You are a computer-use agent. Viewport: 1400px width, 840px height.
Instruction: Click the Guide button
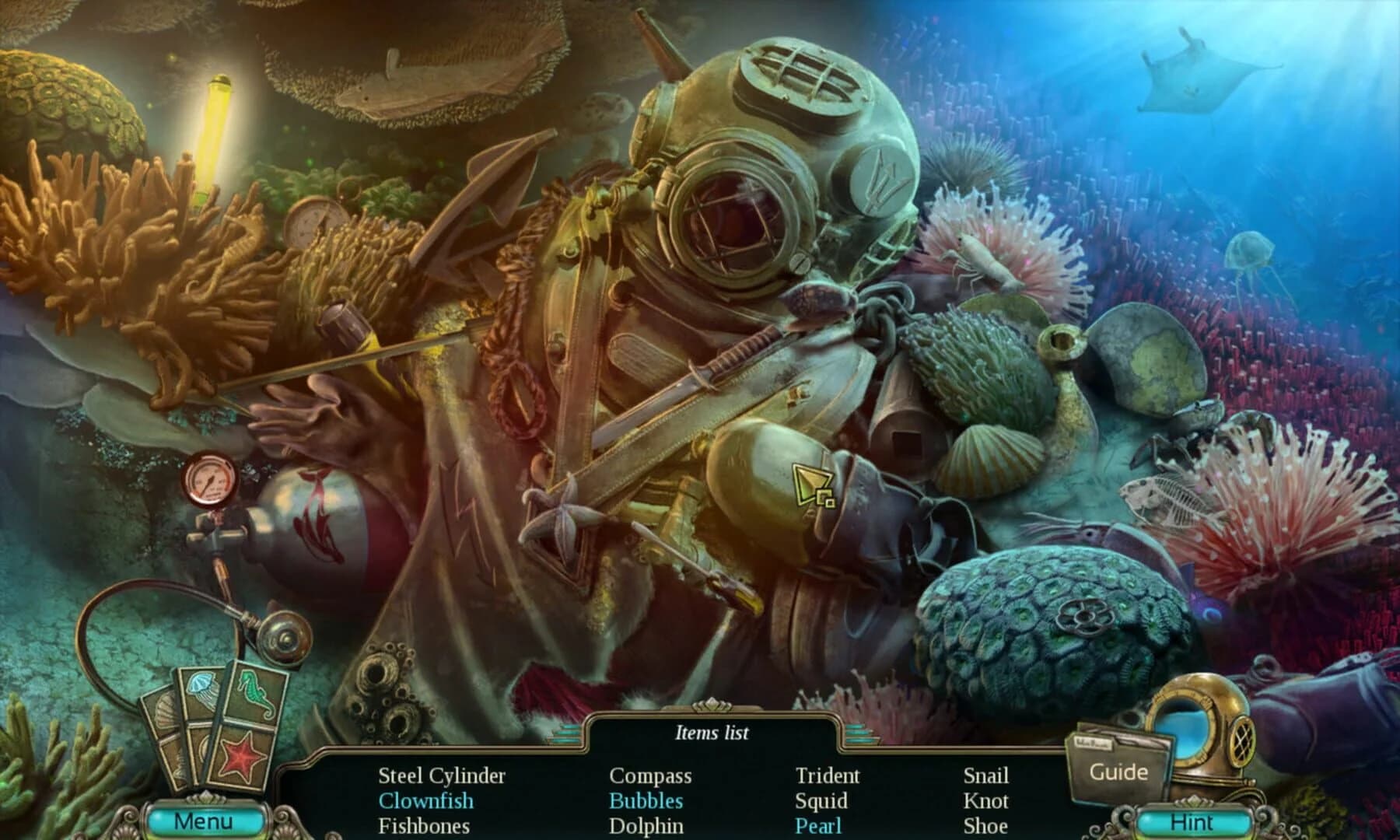1120,772
